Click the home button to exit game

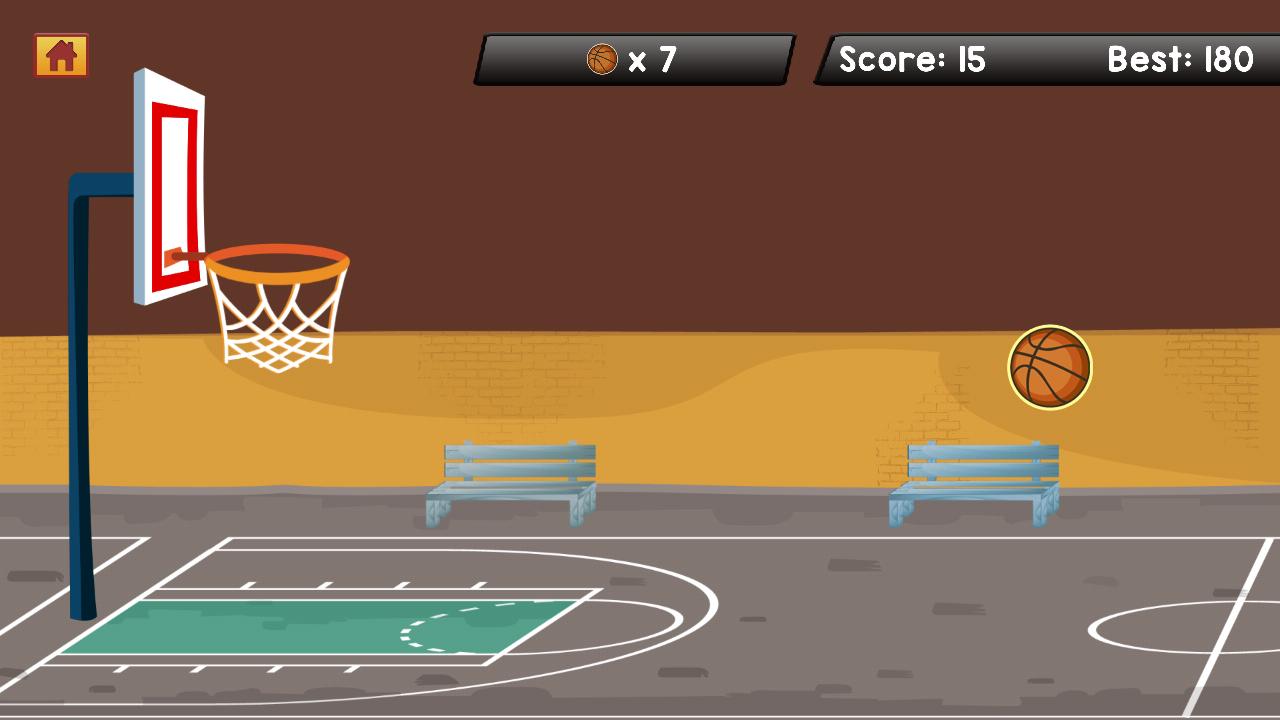[60, 56]
